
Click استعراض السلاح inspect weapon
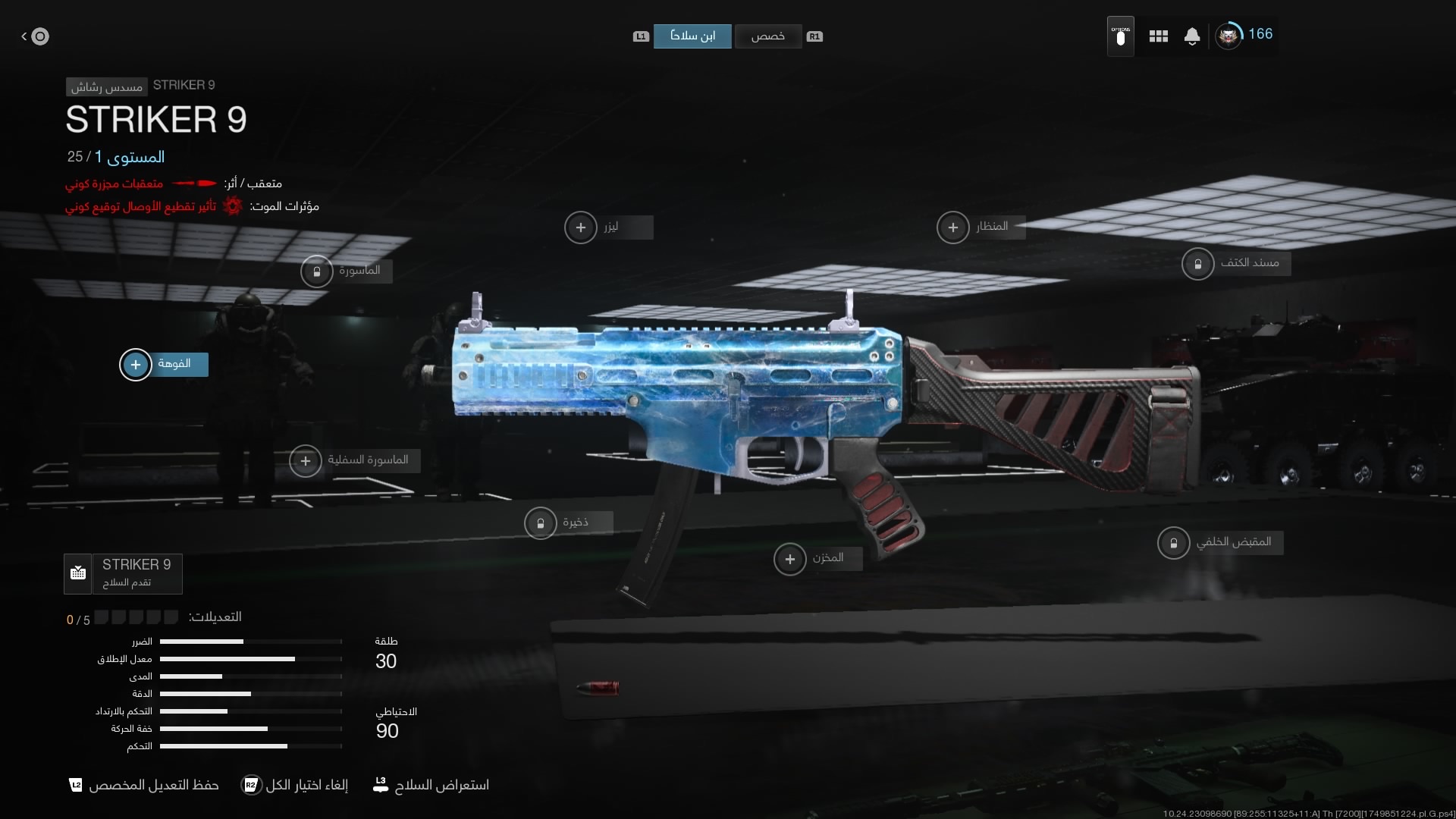click(x=431, y=785)
